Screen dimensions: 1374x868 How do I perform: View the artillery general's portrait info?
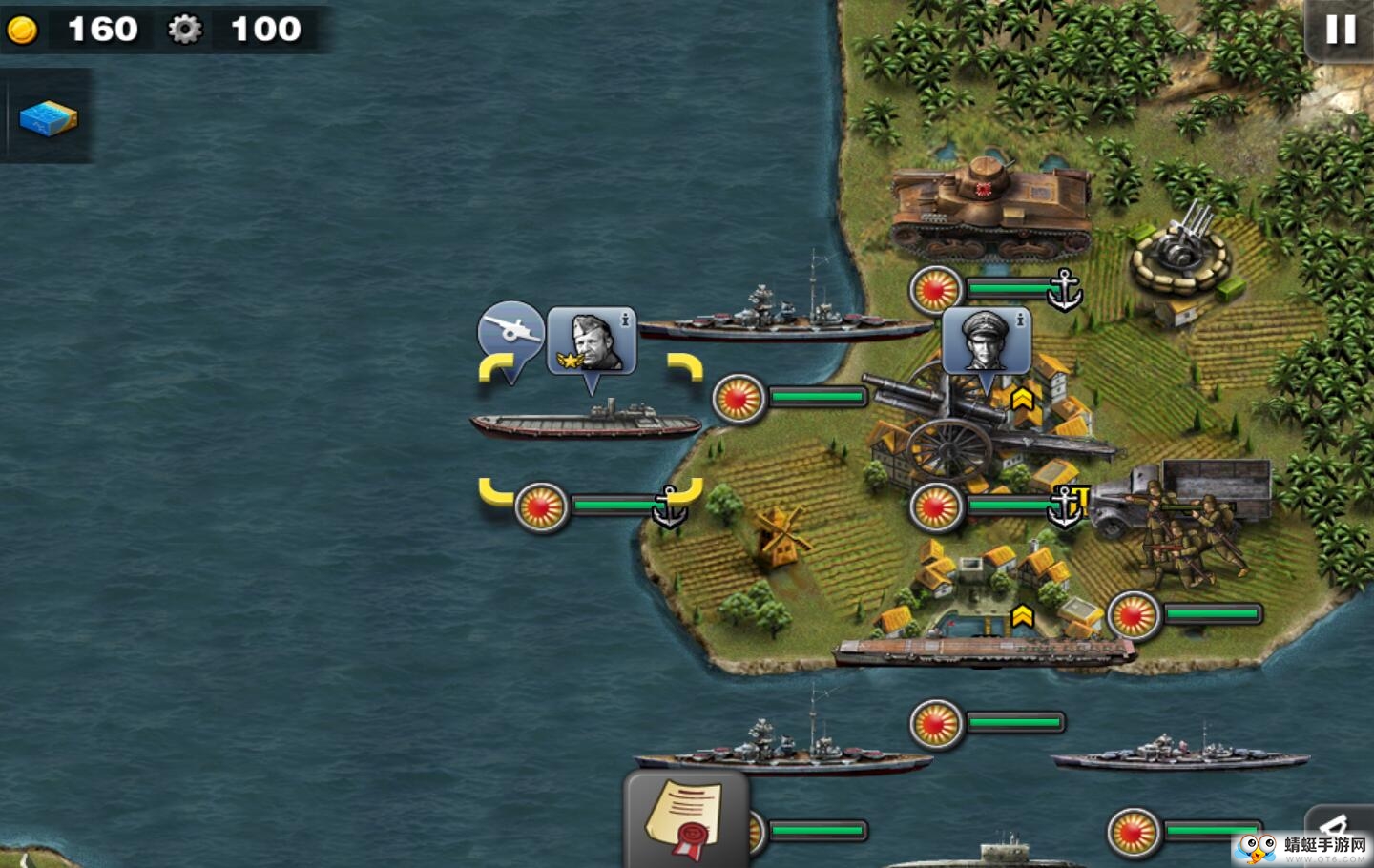(x=986, y=341)
